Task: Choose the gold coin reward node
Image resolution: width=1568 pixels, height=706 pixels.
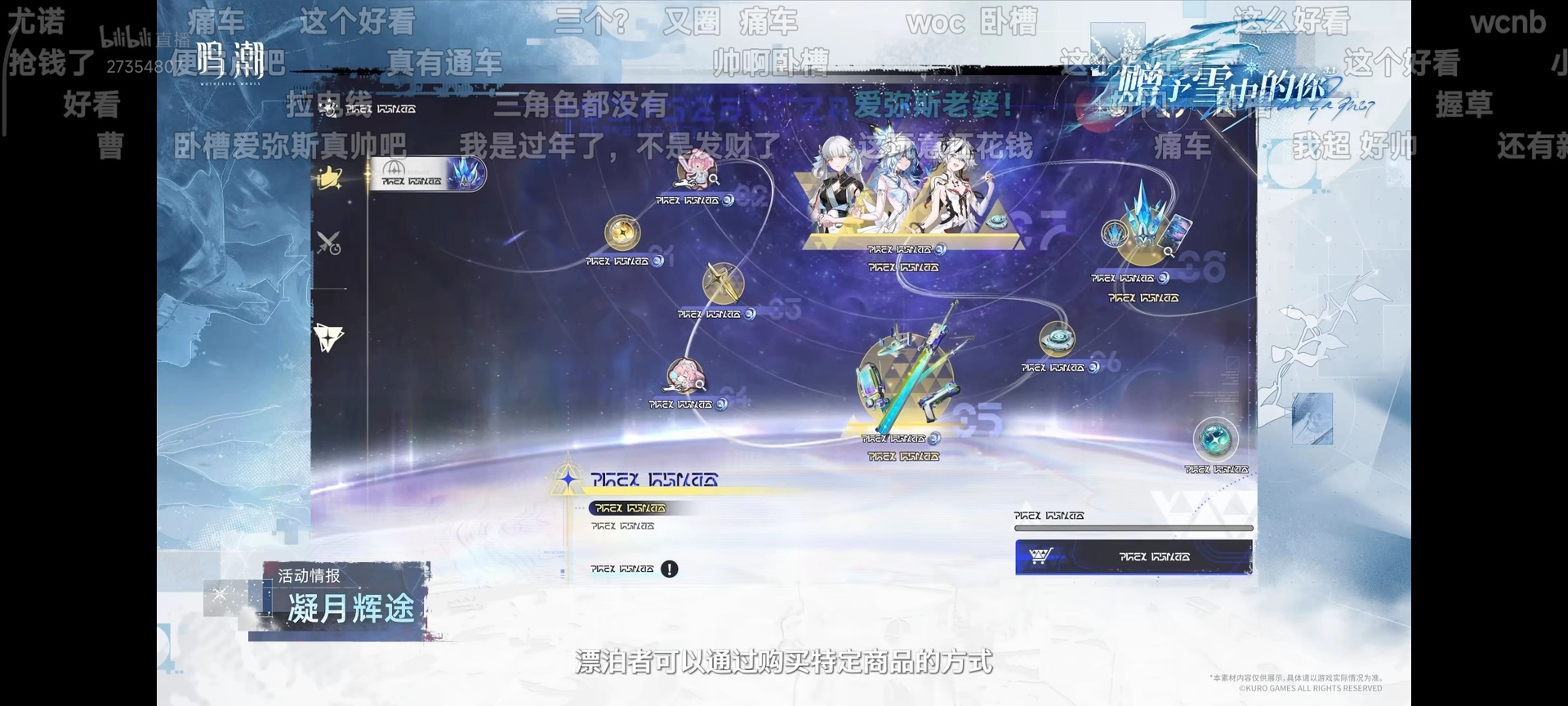Action: (x=622, y=233)
